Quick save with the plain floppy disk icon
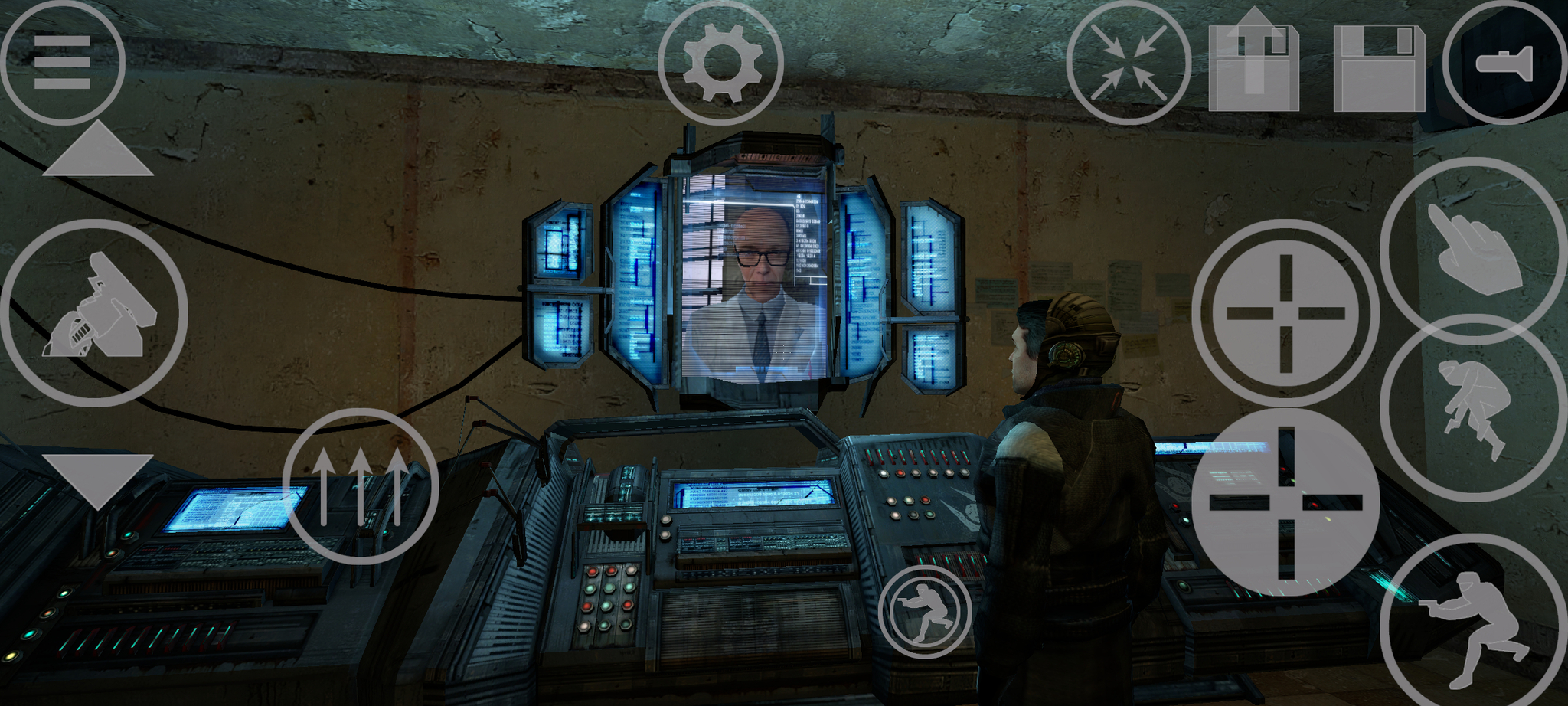The image size is (1568, 706). [1379, 67]
